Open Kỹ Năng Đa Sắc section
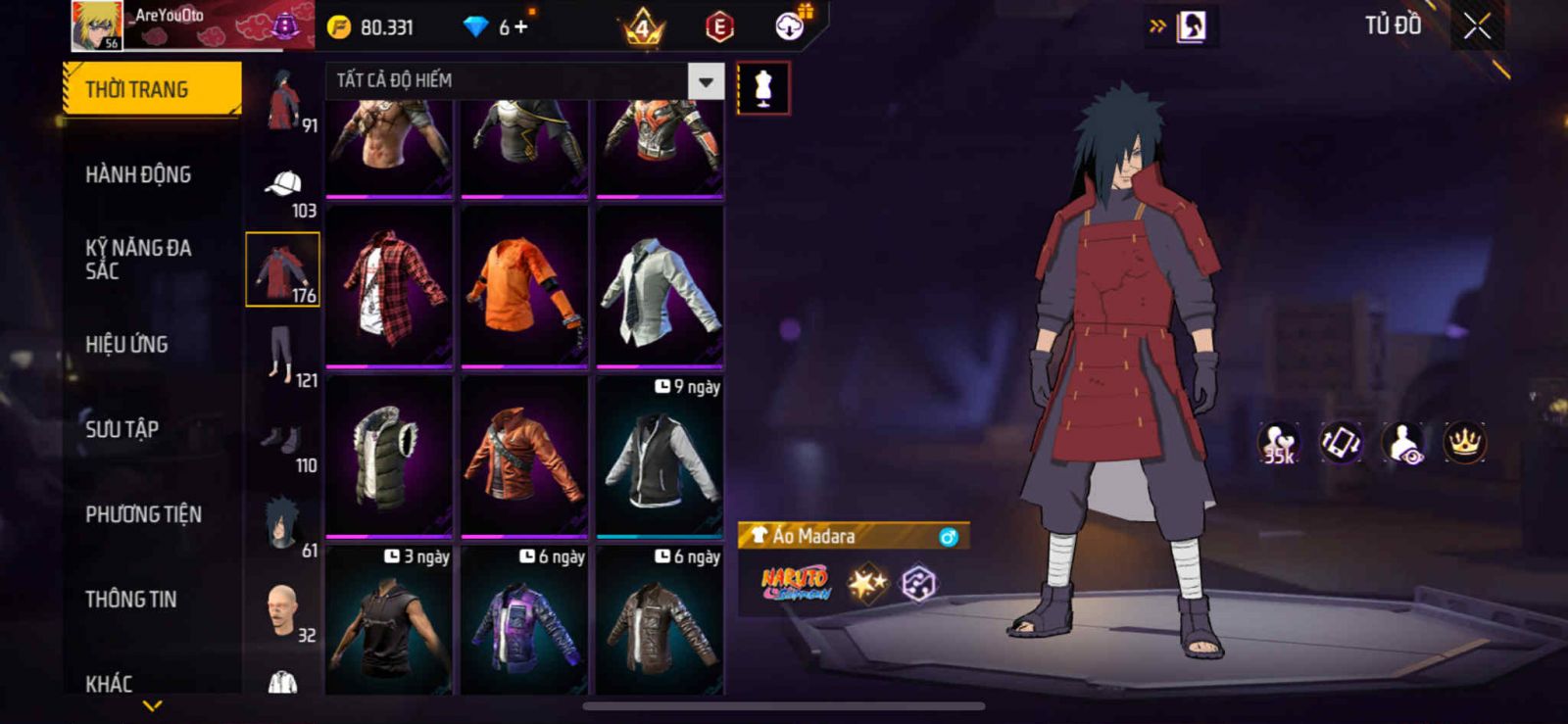 pos(138,260)
